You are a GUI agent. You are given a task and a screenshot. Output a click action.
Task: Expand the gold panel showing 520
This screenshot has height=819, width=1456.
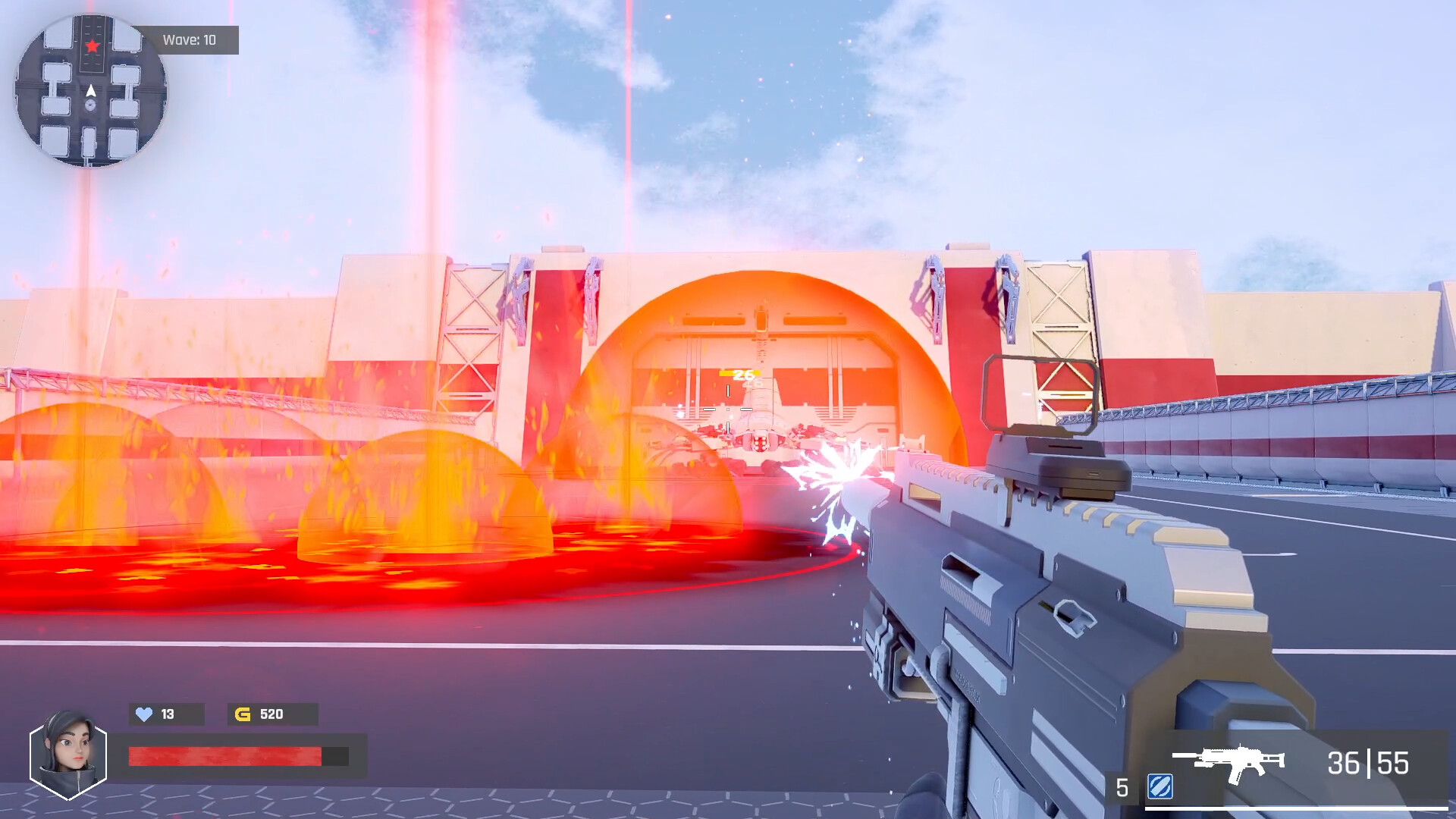[273, 714]
